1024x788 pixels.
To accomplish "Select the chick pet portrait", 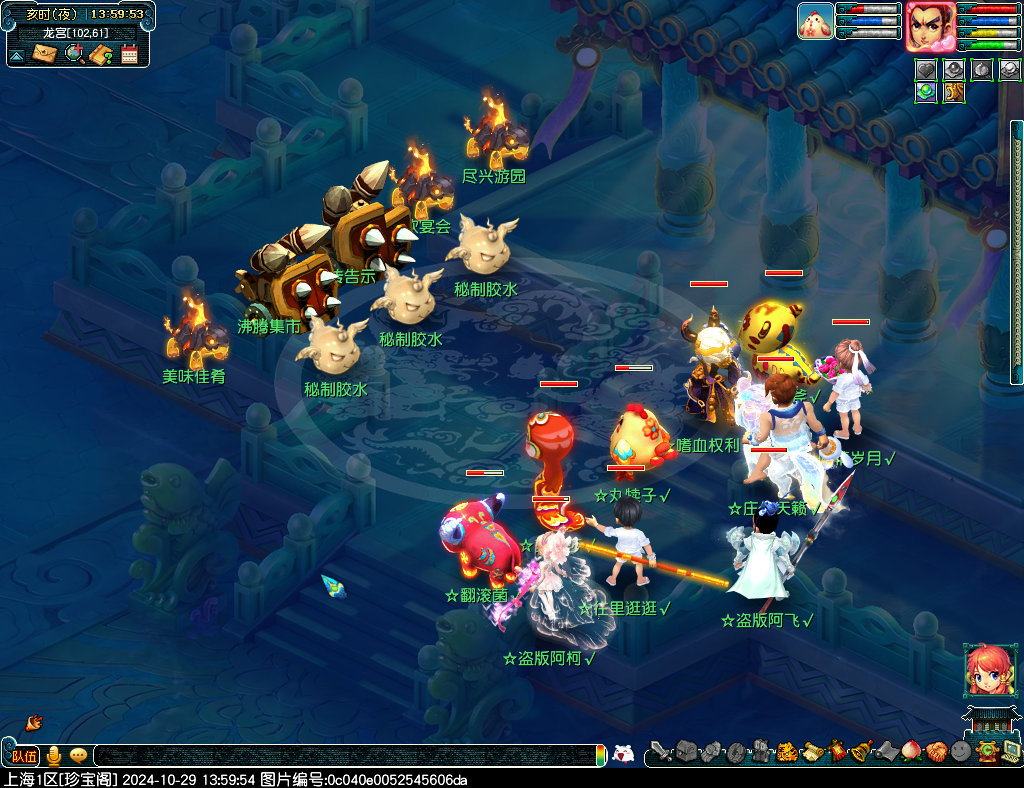I will click(x=815, y=21).
